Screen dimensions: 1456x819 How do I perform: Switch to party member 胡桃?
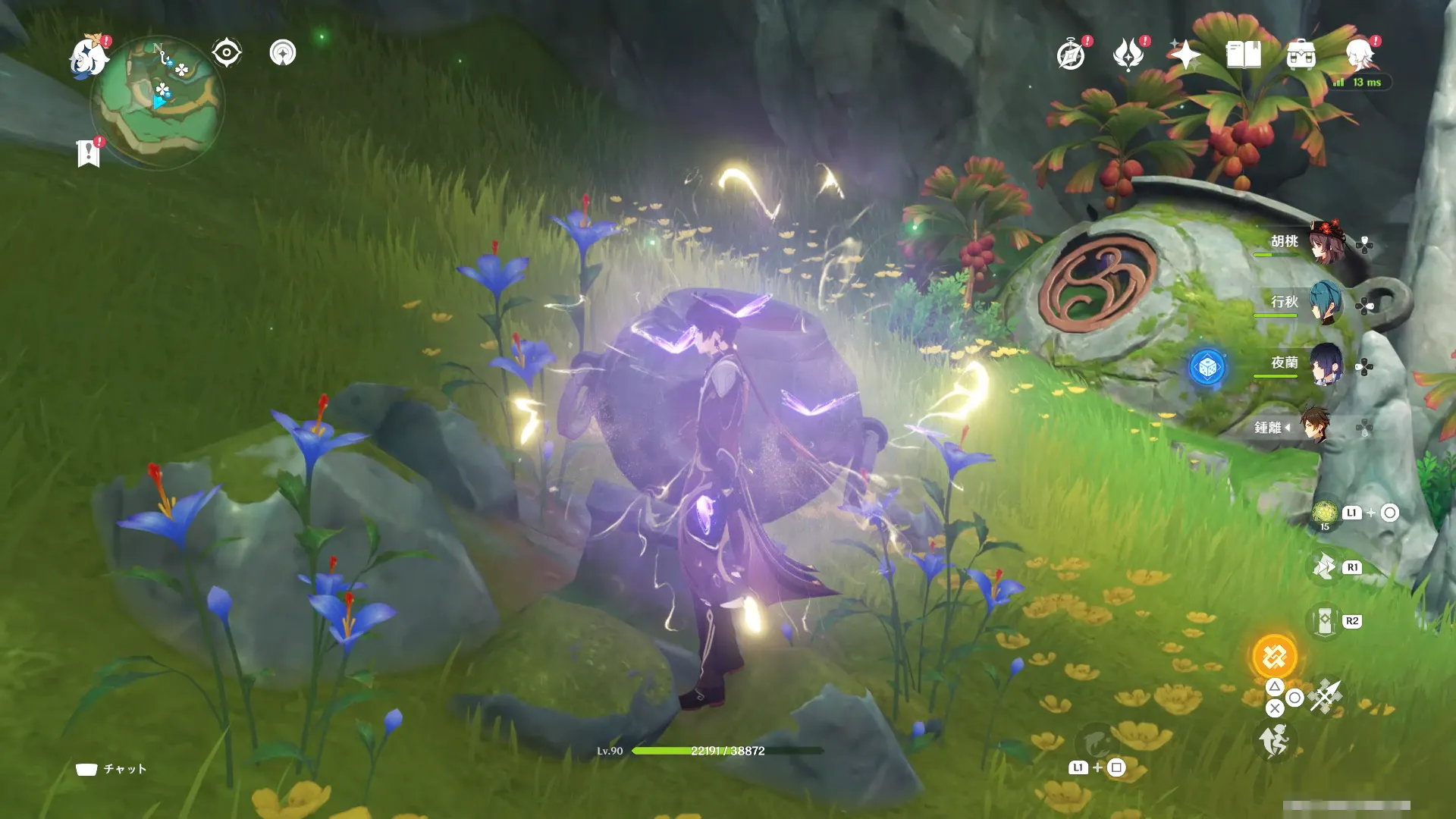click(1326, 242)
